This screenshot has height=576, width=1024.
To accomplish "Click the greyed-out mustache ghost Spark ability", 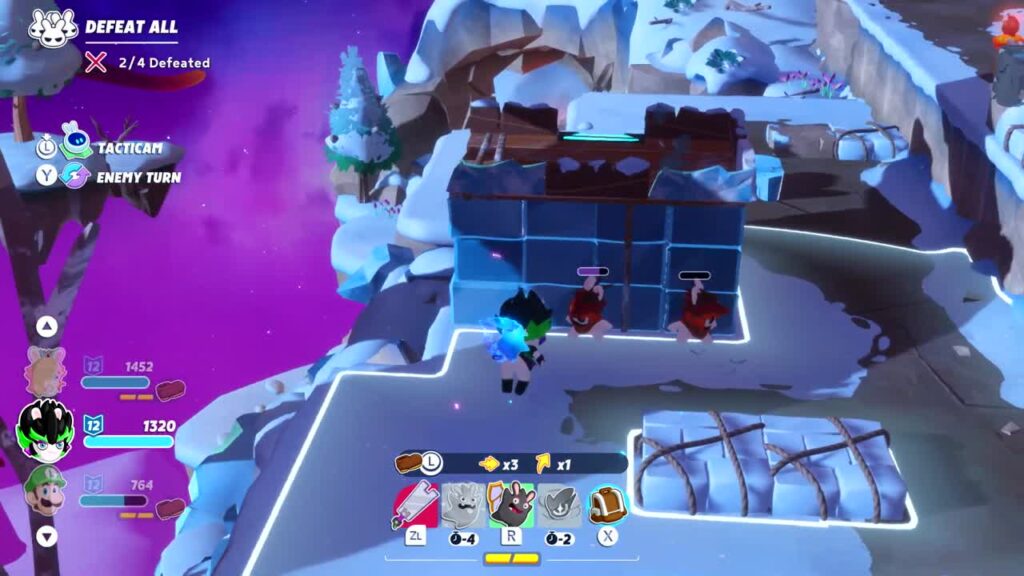I will 463,505.
